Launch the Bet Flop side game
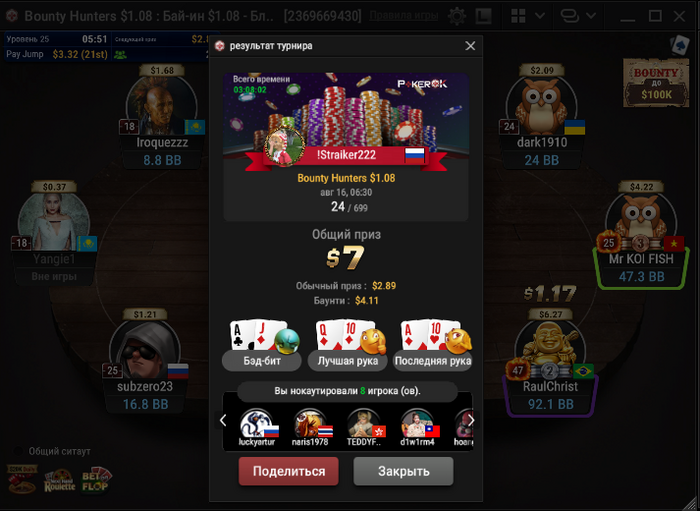The height and width of the screenshot is (511, 700). 97,480
